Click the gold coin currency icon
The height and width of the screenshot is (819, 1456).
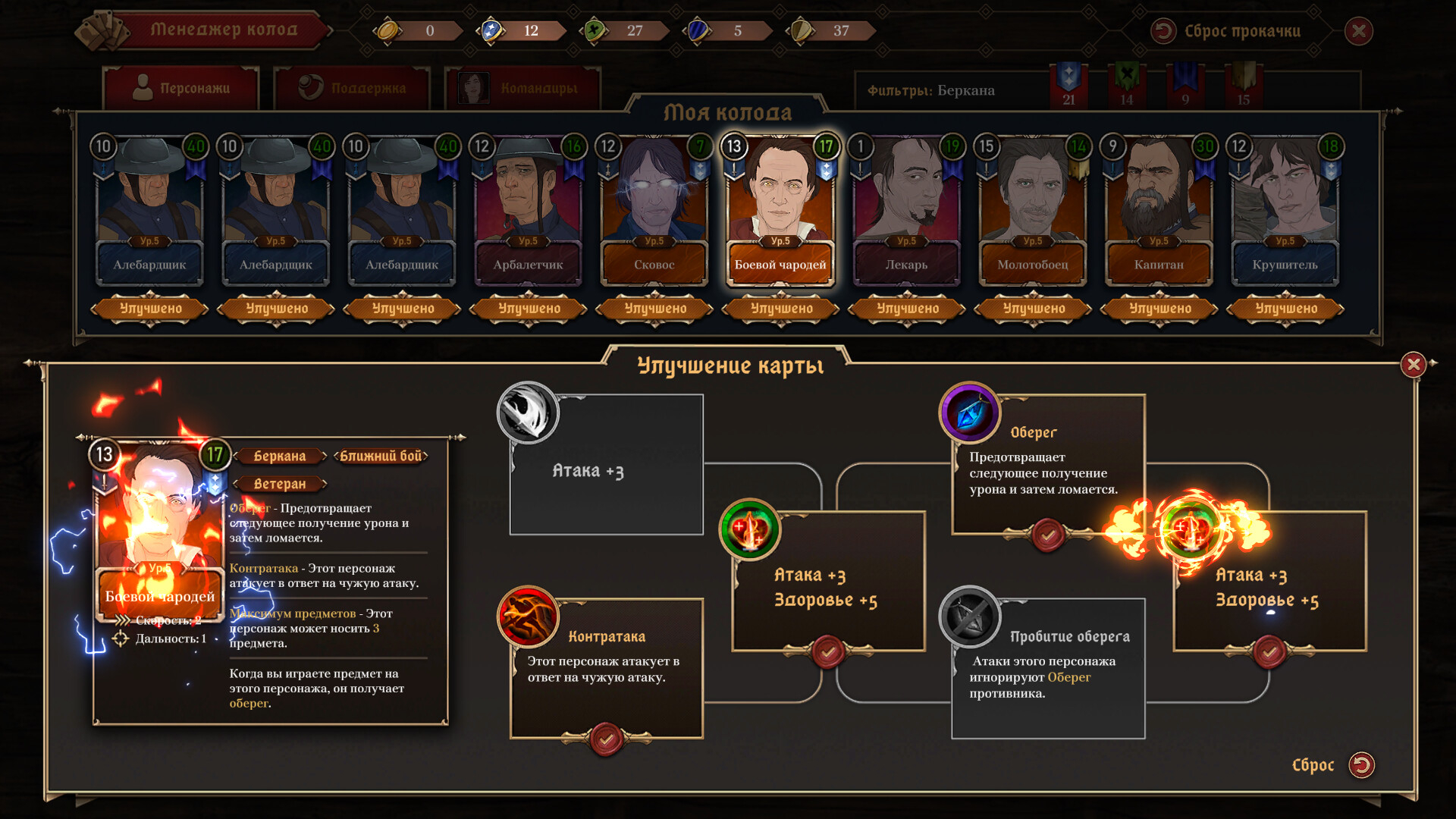389,30
